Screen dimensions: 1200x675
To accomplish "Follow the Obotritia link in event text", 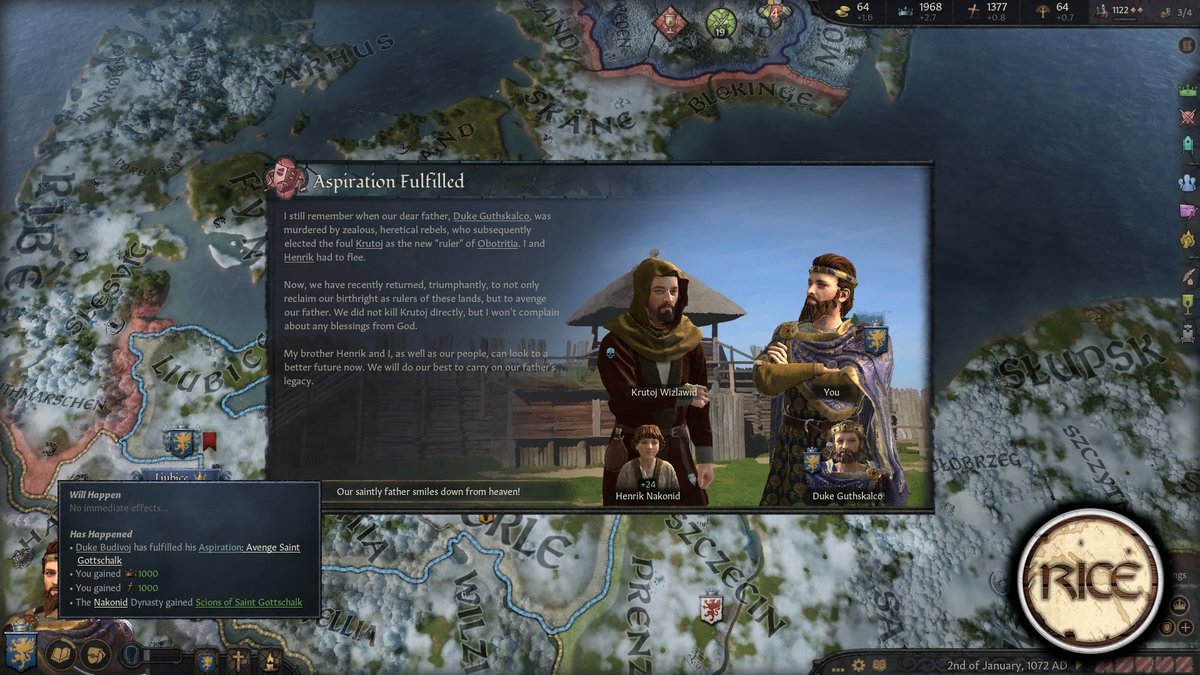I will pos(497,244).
